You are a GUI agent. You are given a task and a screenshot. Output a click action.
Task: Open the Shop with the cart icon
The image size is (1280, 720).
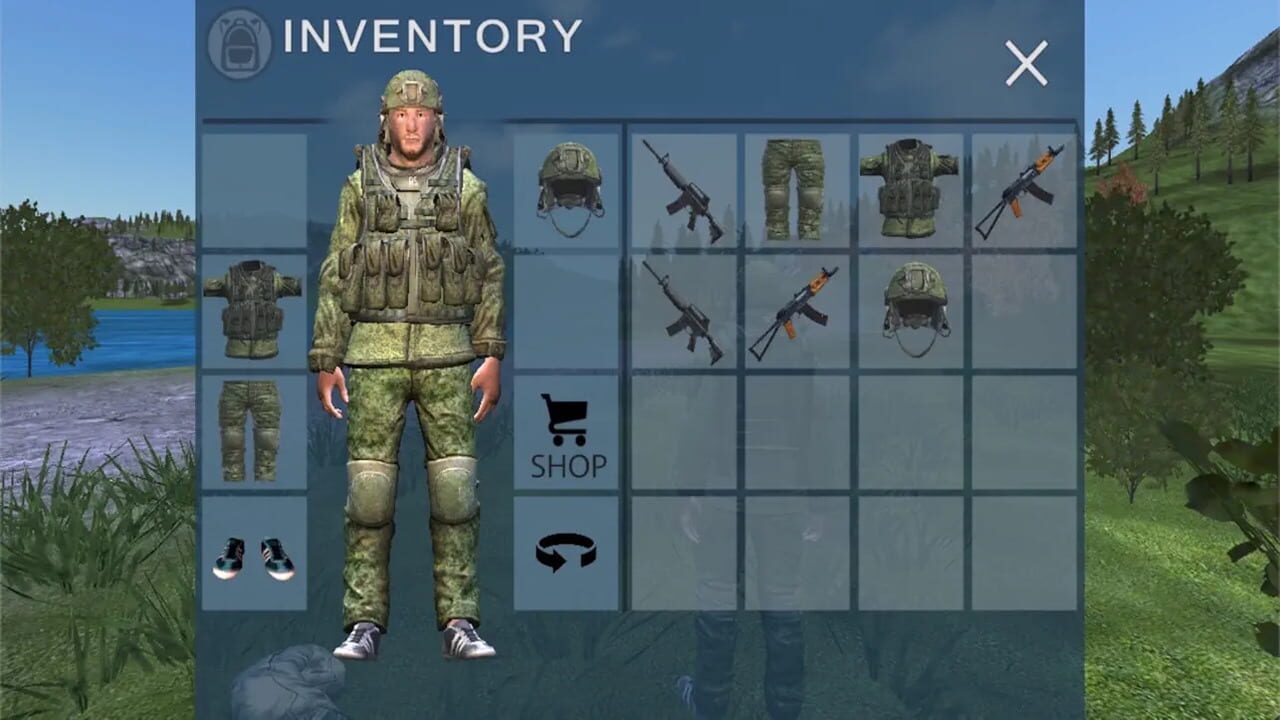[x=565, y=435]
